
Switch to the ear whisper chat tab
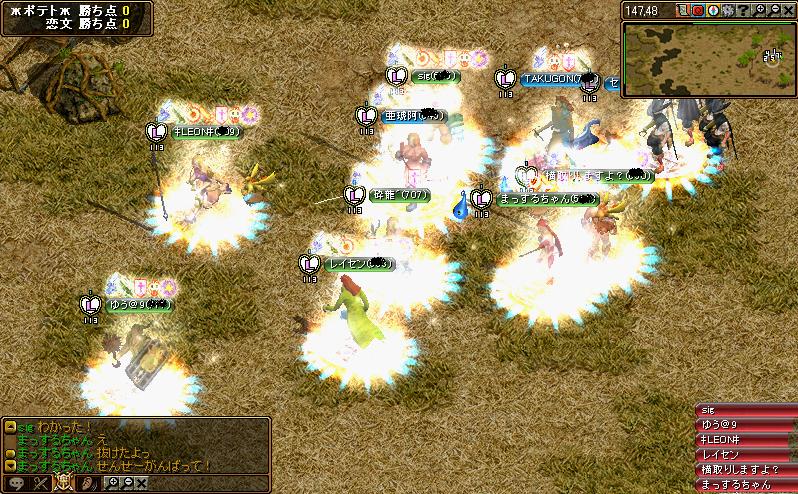point(88,483)
